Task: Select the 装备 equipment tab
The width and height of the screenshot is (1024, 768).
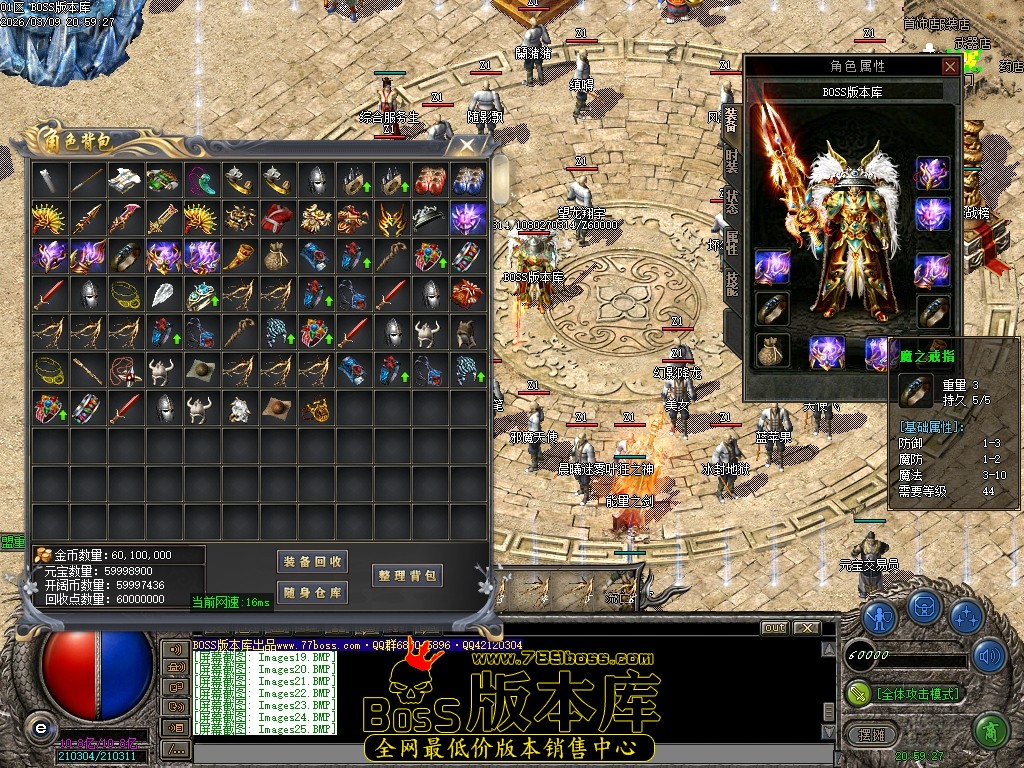Action: coord(731,120)
